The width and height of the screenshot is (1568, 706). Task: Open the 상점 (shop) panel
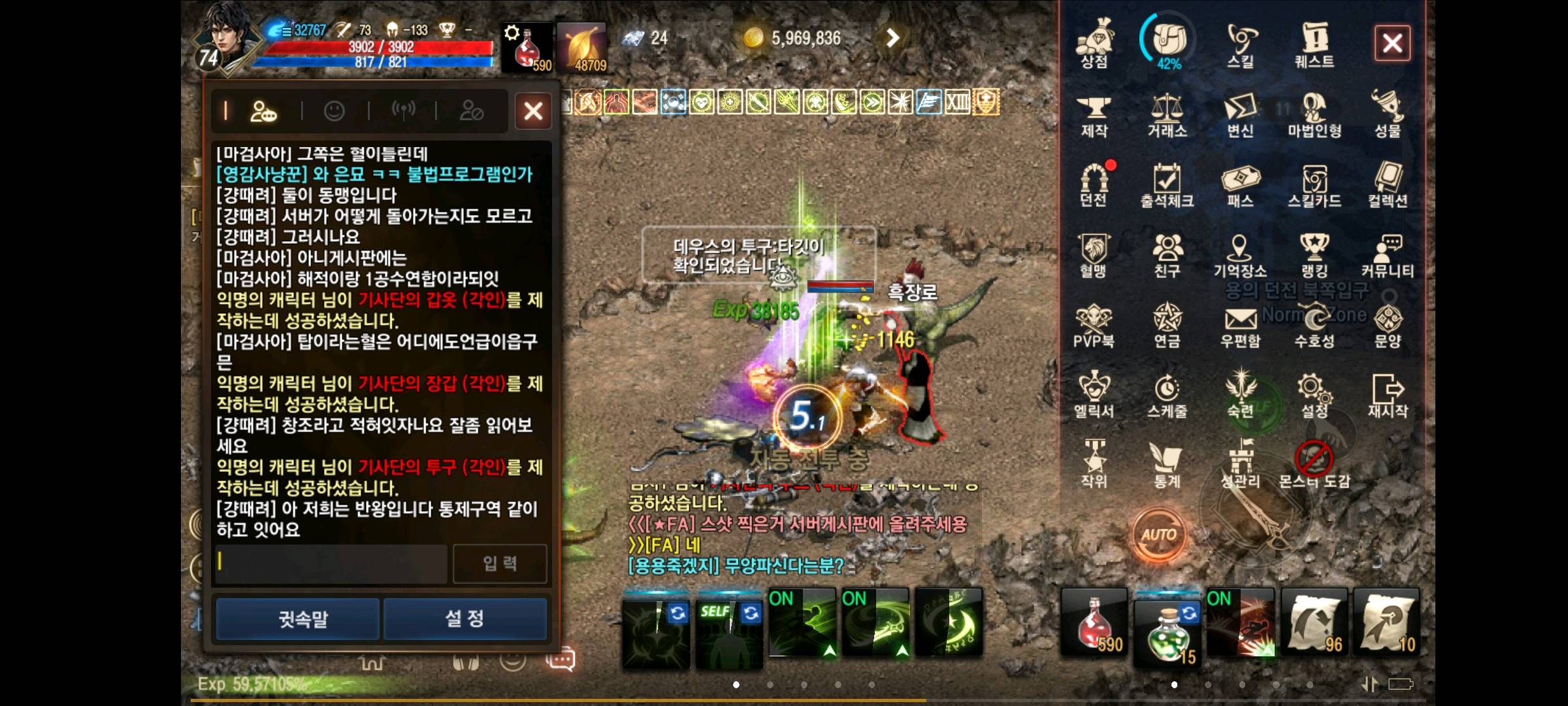pos(1096,46)
